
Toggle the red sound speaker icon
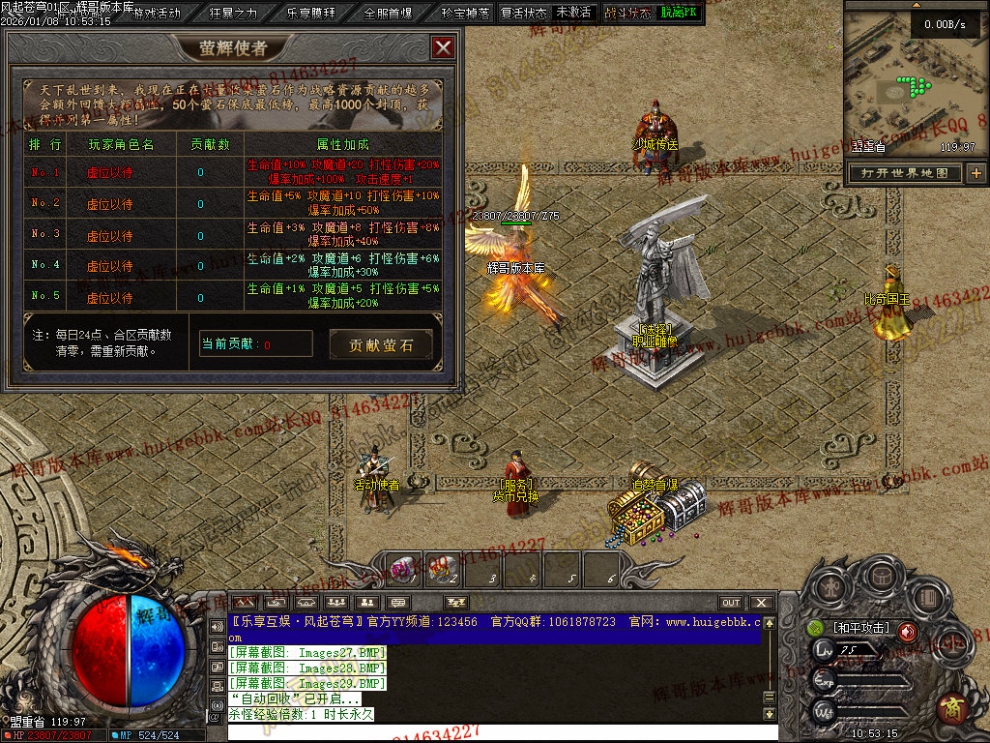point(906,631)
